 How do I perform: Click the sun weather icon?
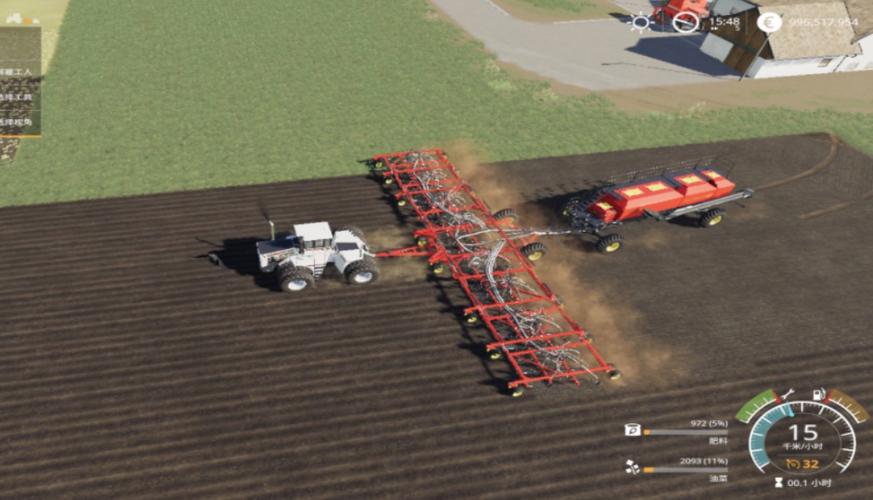[x=640, y=22]
